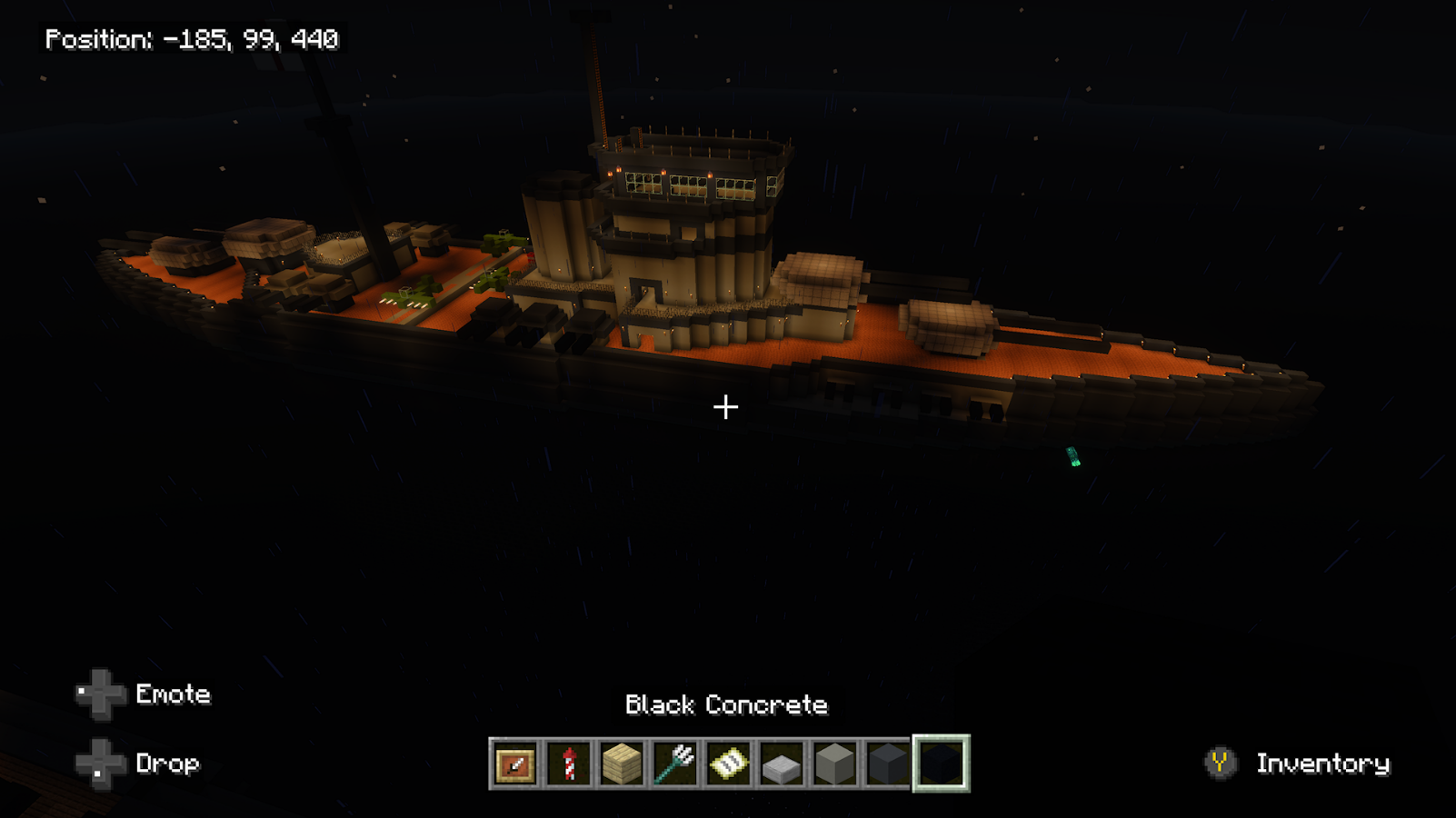Select the firework rocket slot

coord(569,763)
